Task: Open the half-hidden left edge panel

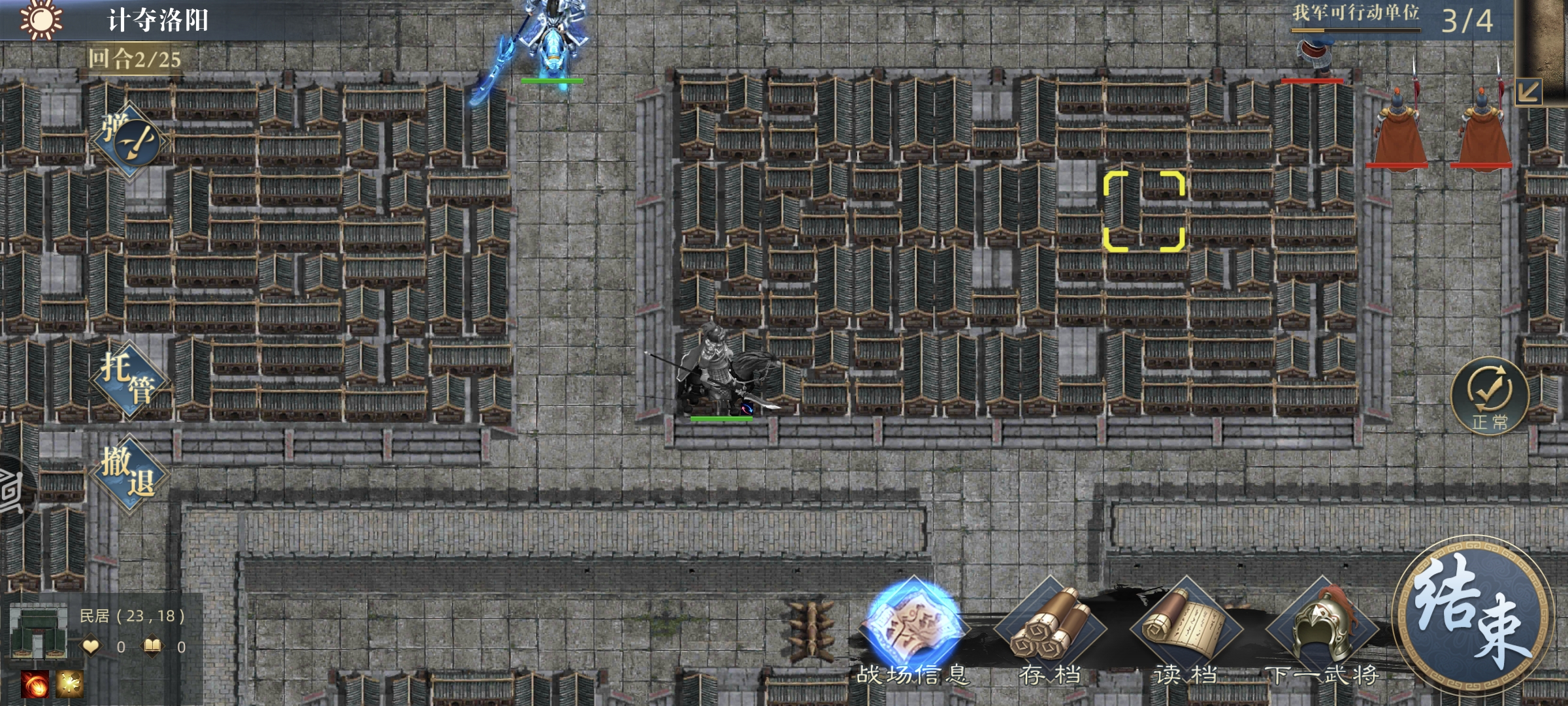Action: [12, 490]
